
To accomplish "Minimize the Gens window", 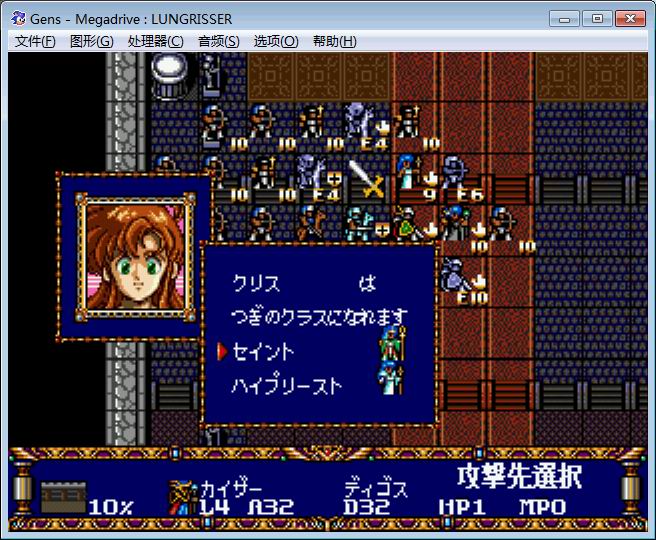I will tap(567, 17).
